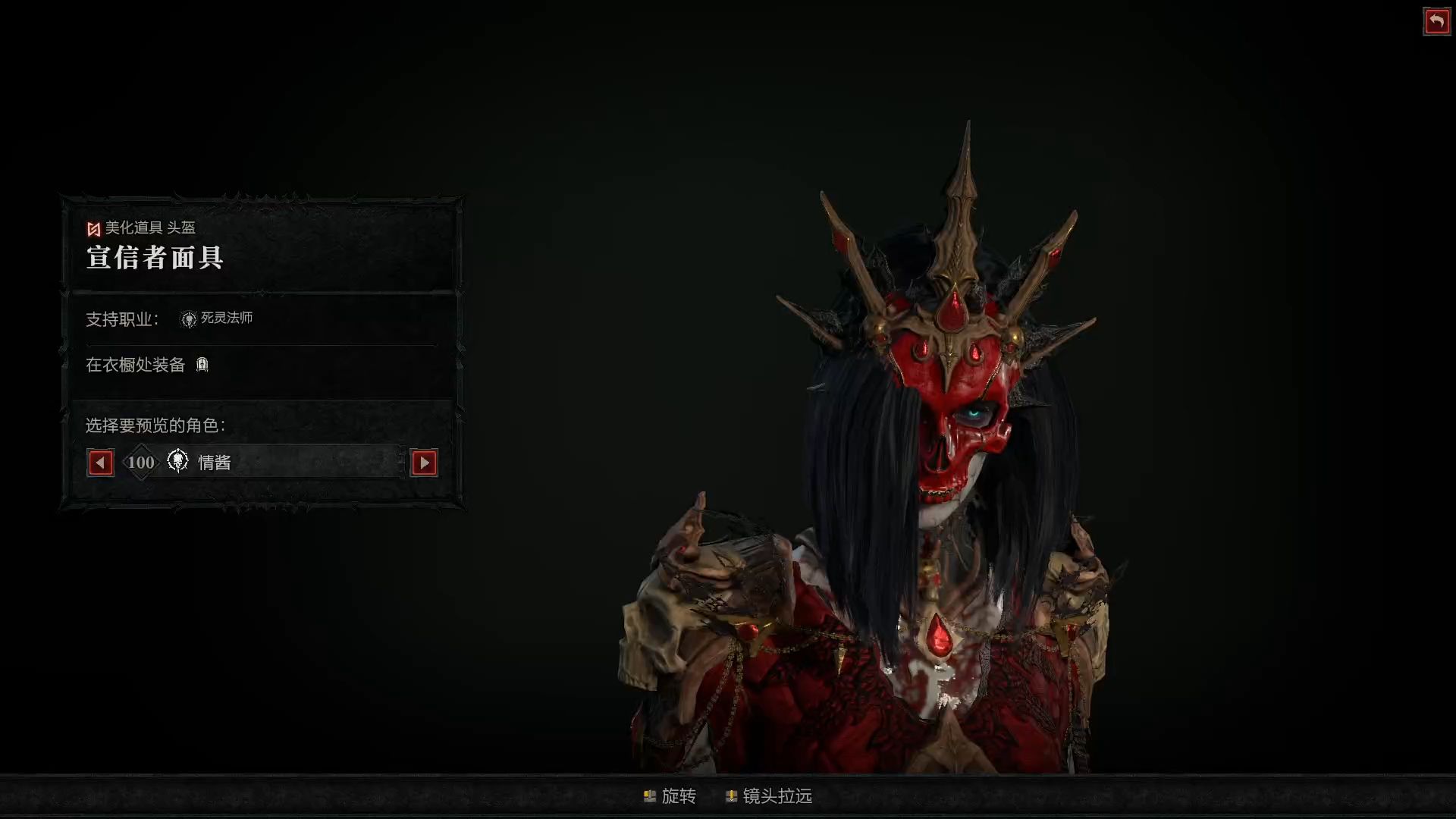Screen dimensions: 1456x819
Task: Select the previous preview character arrow
Action: 101,463
